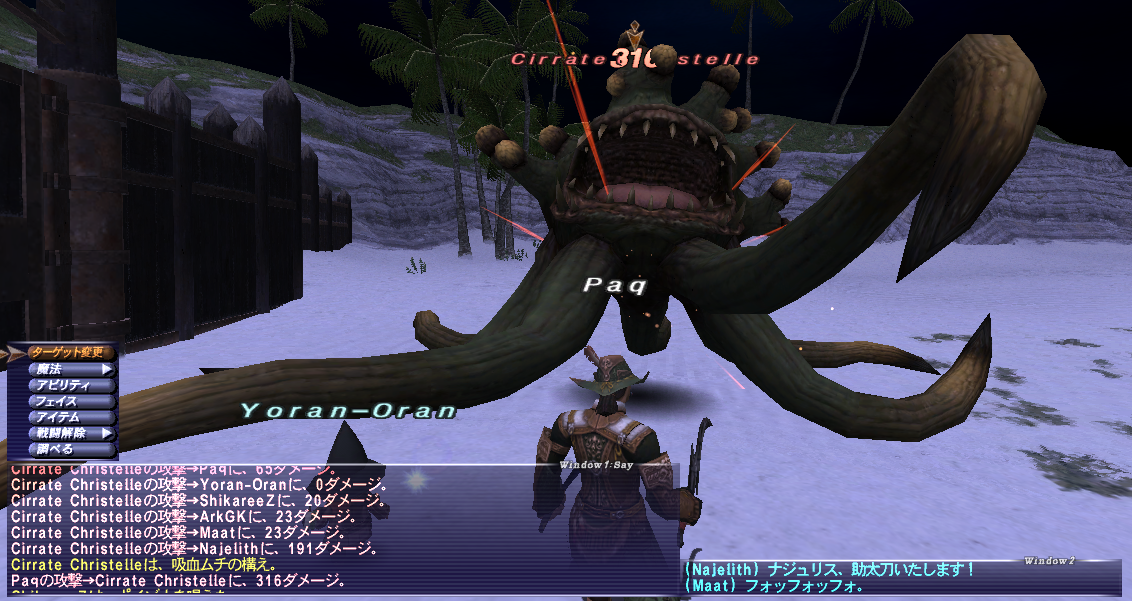The width and height of the screenshot is (1132, 601).
Task: Choose アビリティ (Abilities) from the menu
Action: point(67,385)
